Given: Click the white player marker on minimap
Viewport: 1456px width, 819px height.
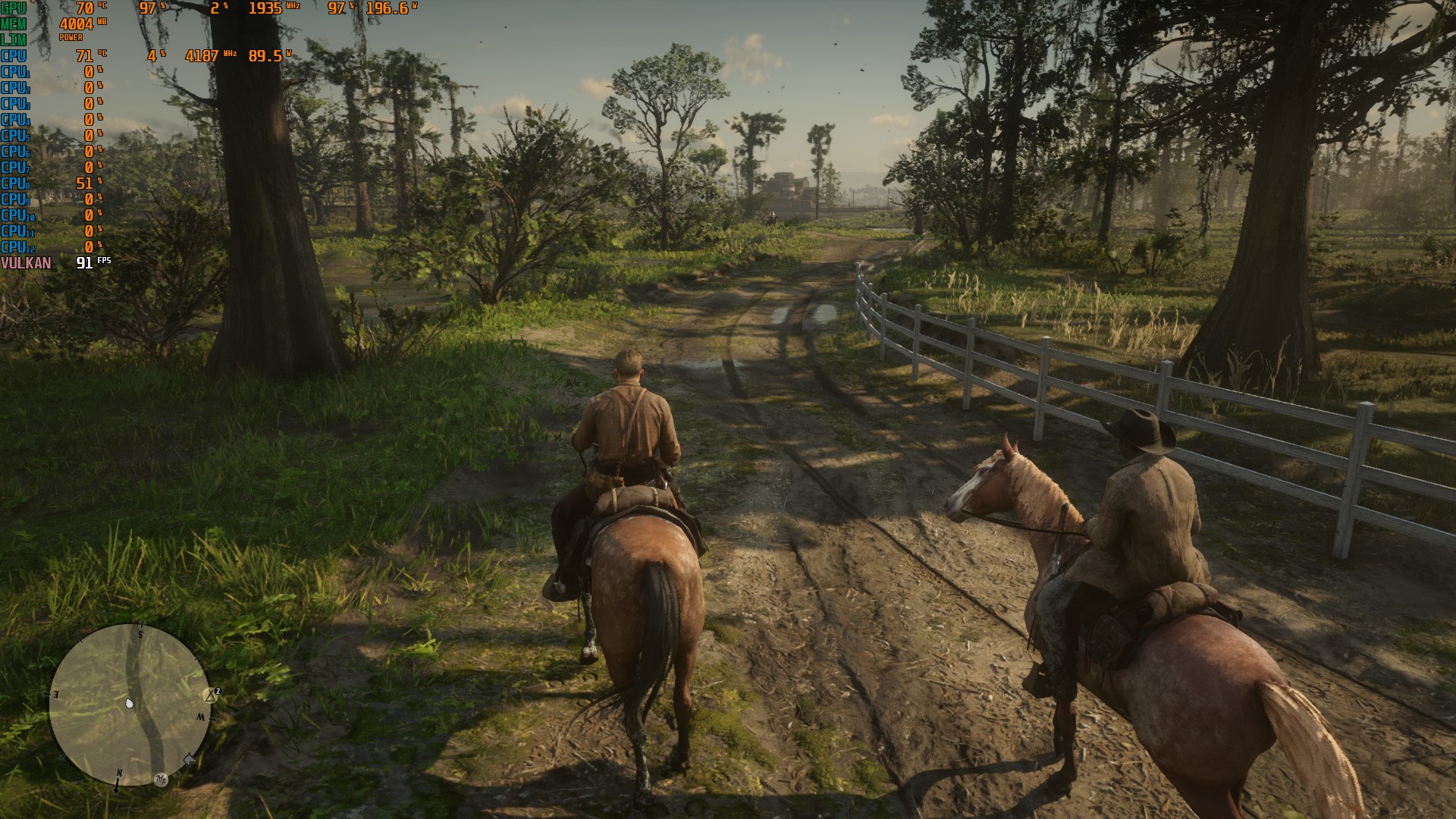Looking at the screenshot, I should (x=130, y=704).
